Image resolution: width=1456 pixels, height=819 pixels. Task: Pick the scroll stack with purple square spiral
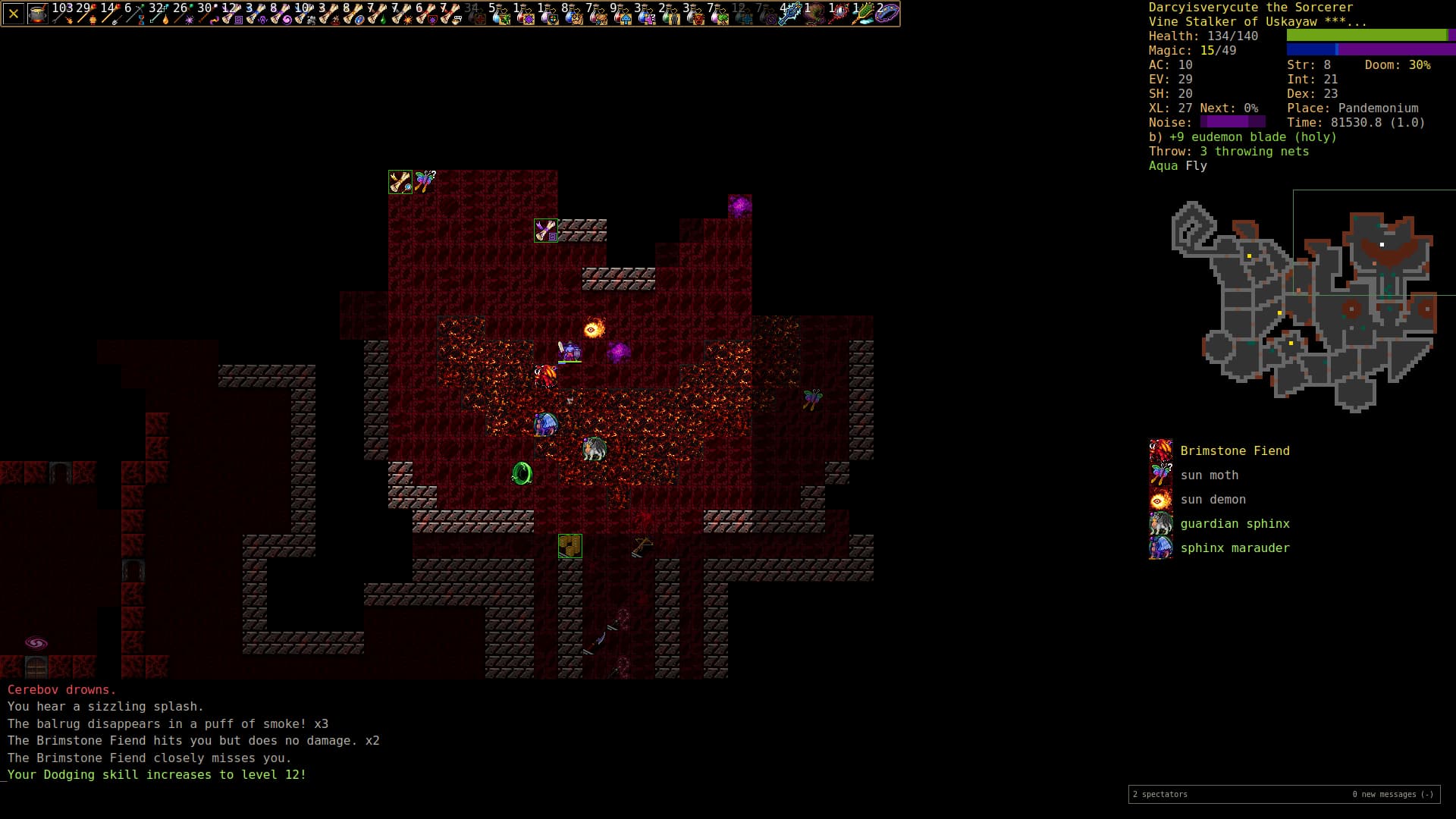(232, 14)
